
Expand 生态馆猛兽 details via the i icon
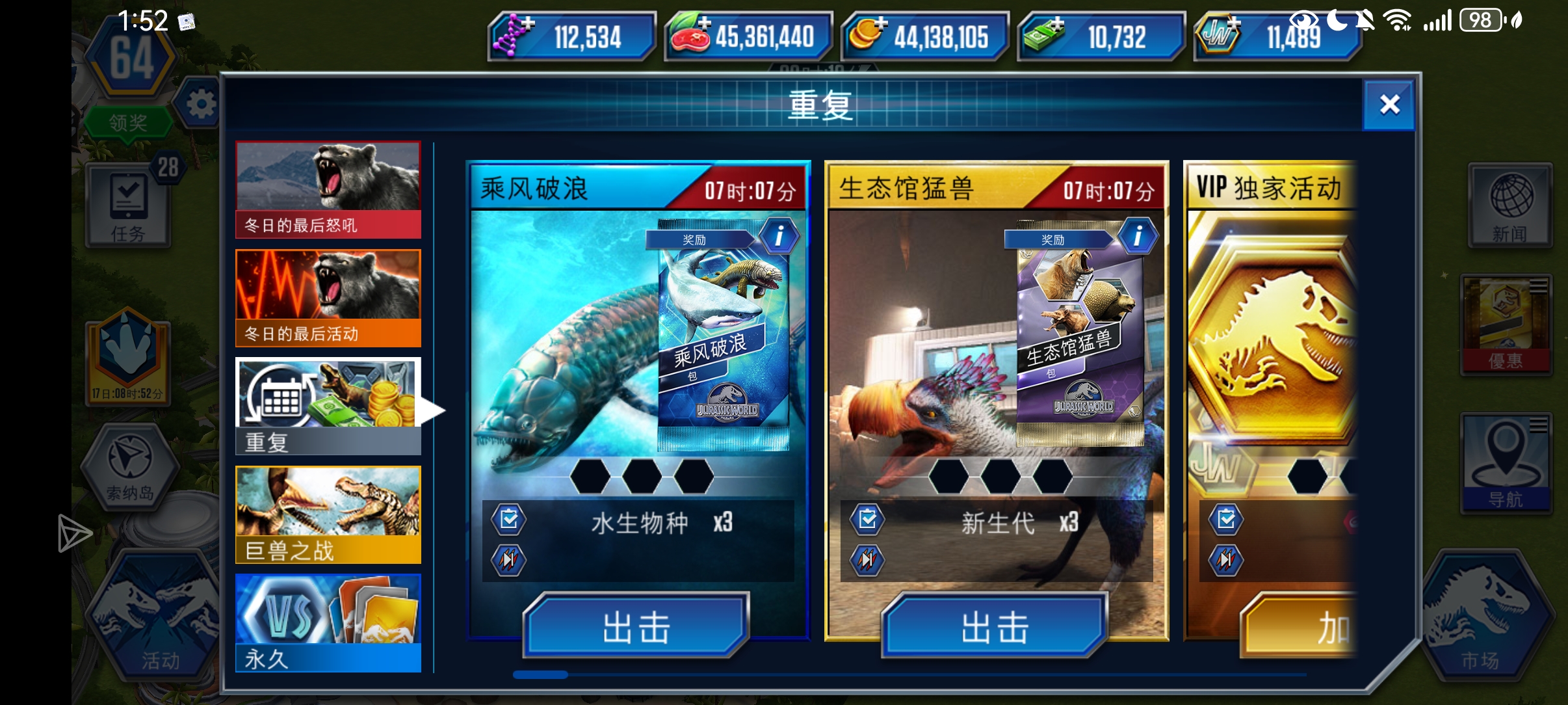[1139, 236]
